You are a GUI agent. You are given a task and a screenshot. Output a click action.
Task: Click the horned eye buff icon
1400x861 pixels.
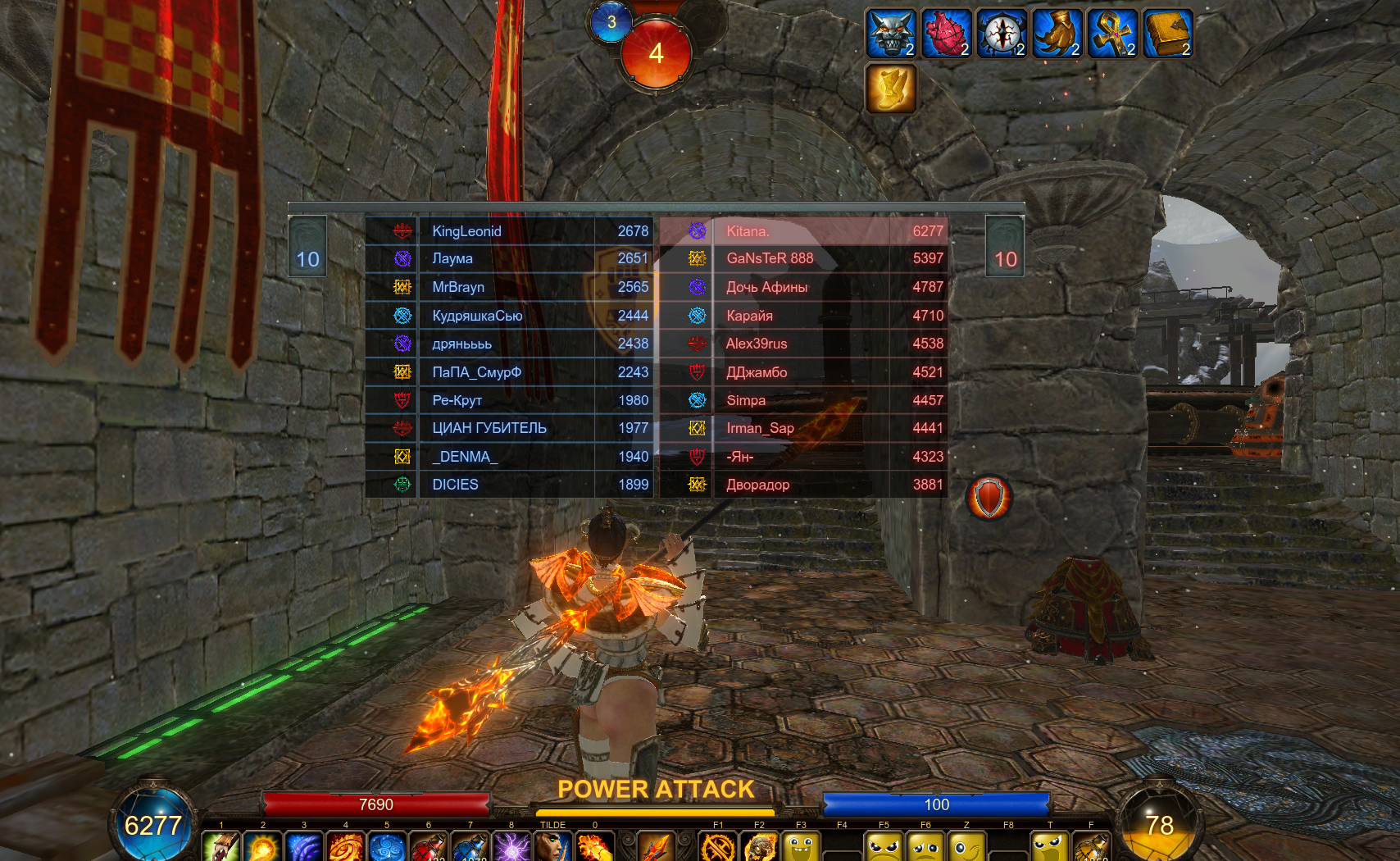(1001, 34)
